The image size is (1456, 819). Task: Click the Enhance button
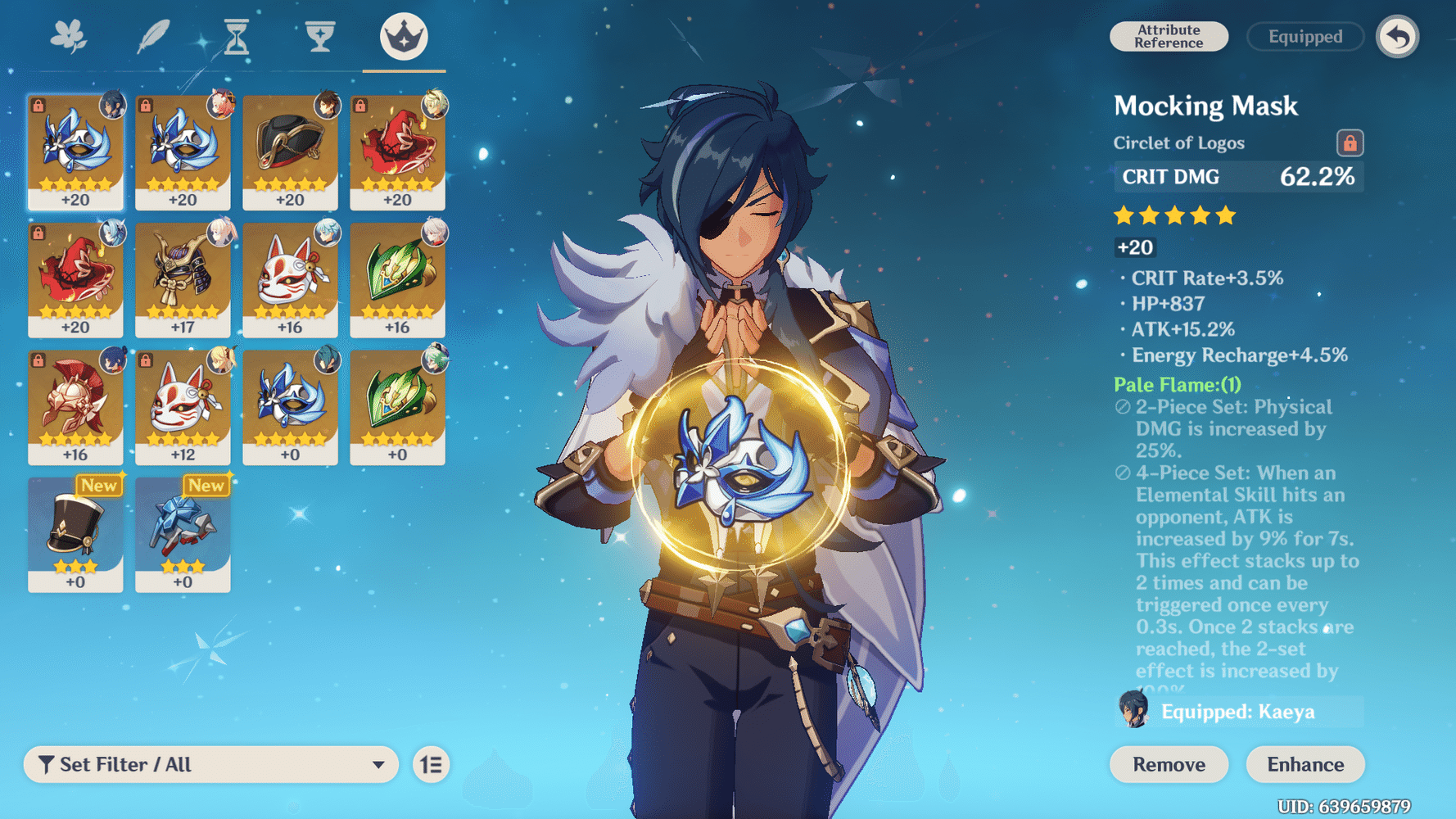(1305, 764)
